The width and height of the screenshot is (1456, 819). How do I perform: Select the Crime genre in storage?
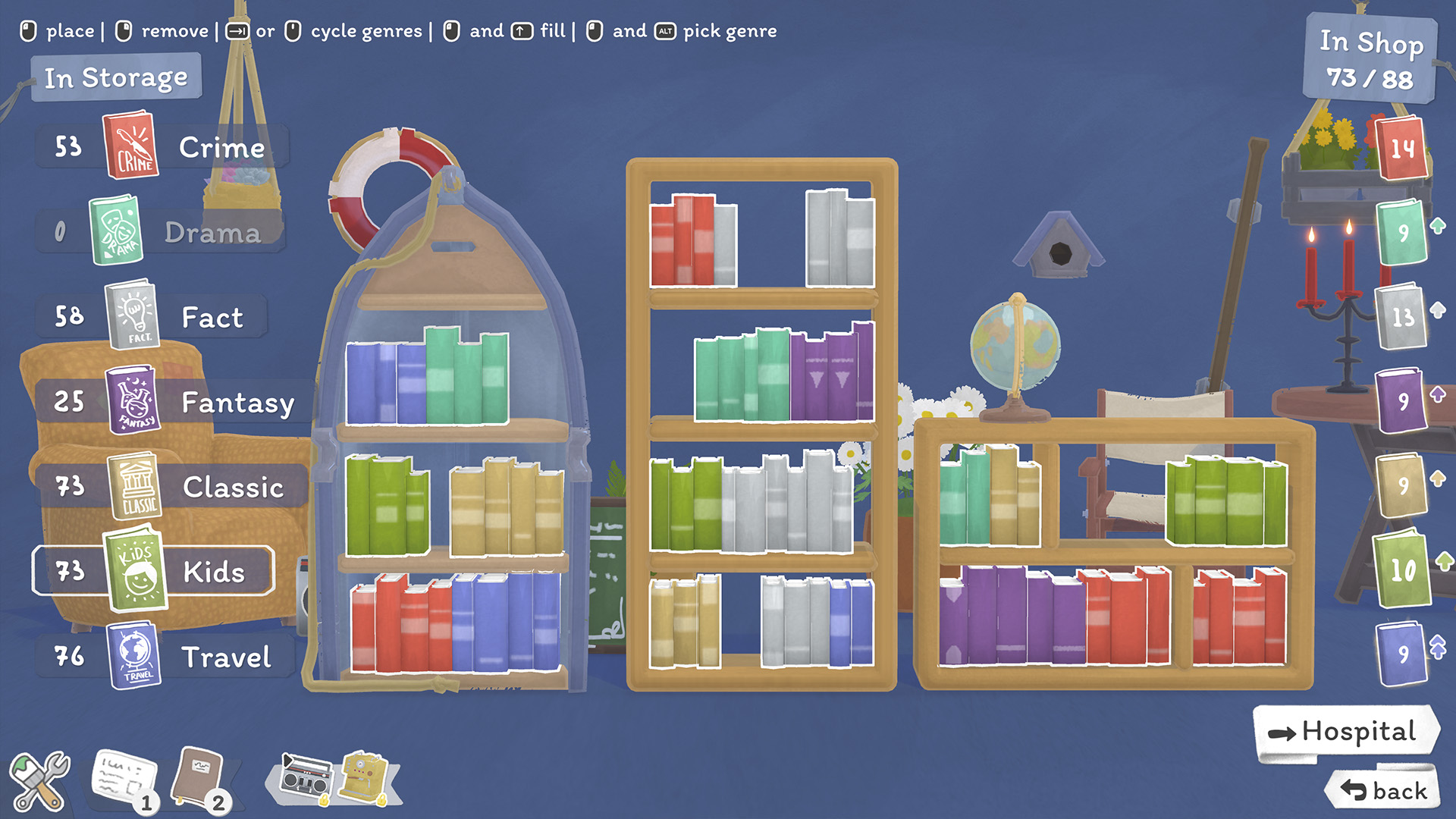161,146
